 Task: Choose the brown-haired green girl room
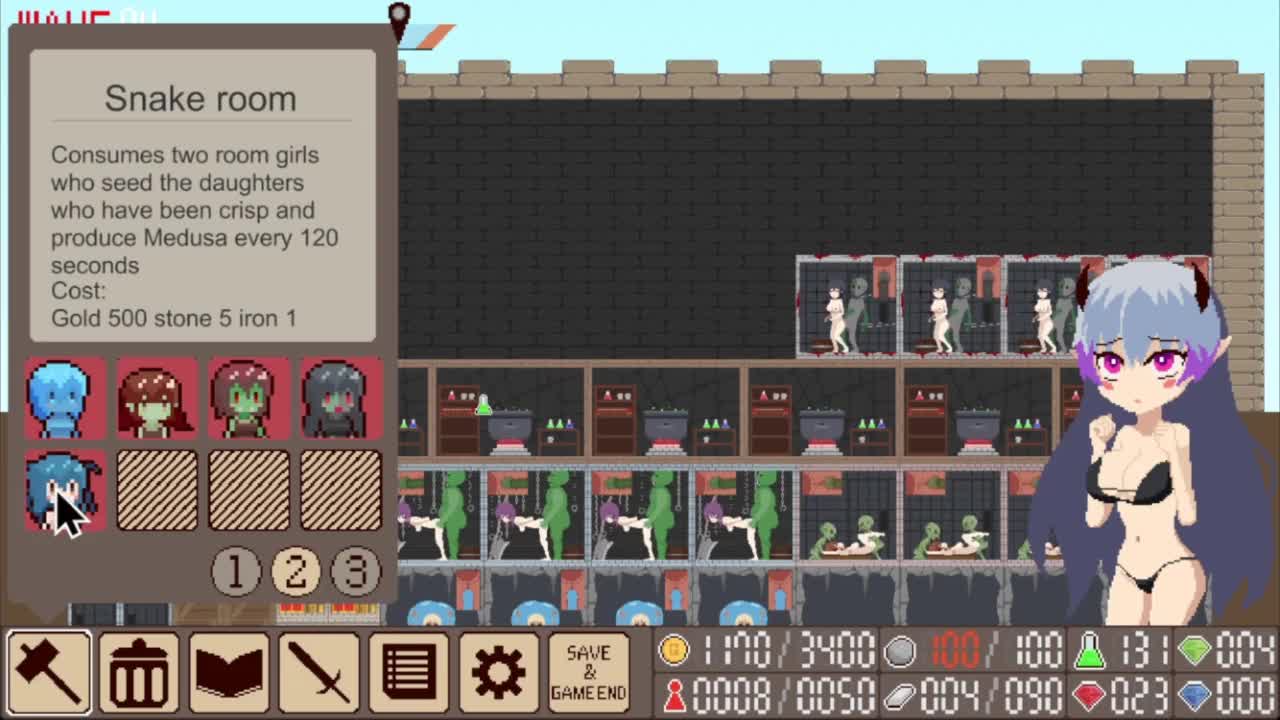157,399
